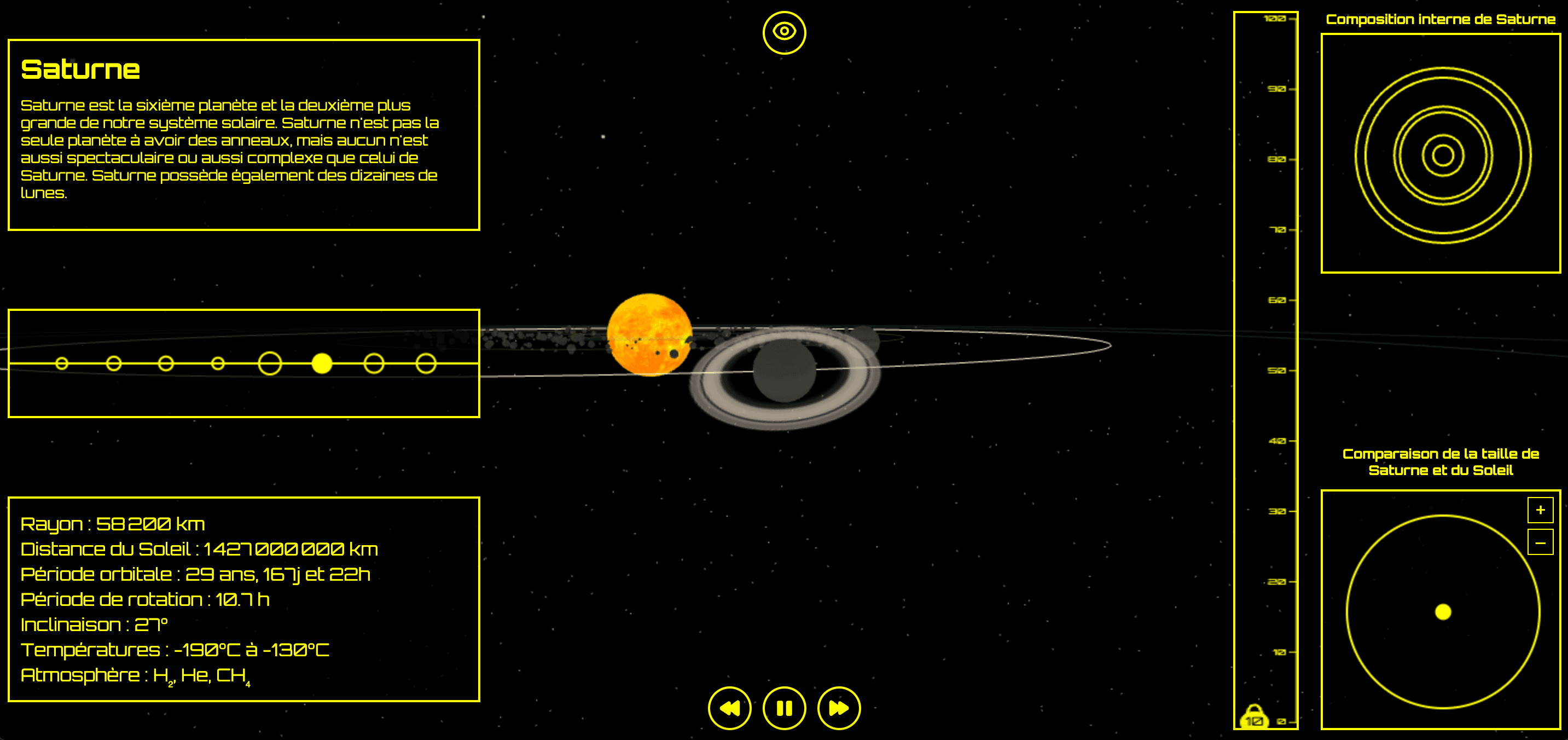Pause the orbit animation
Image resolution: width=1568 pixels, height=740 pixels.
click(784, 708)
